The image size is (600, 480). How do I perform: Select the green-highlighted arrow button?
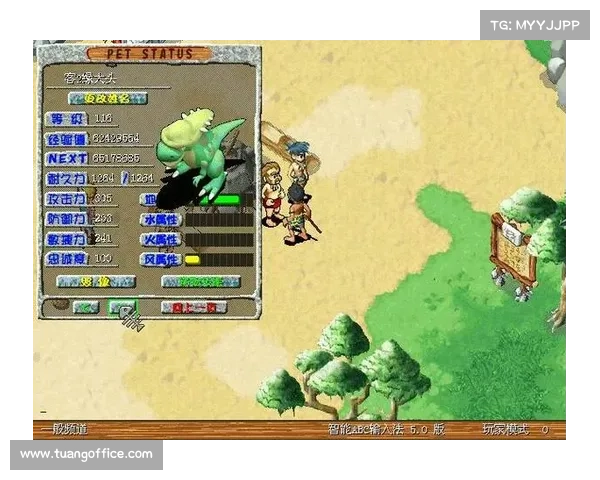(x=122, y=308)
